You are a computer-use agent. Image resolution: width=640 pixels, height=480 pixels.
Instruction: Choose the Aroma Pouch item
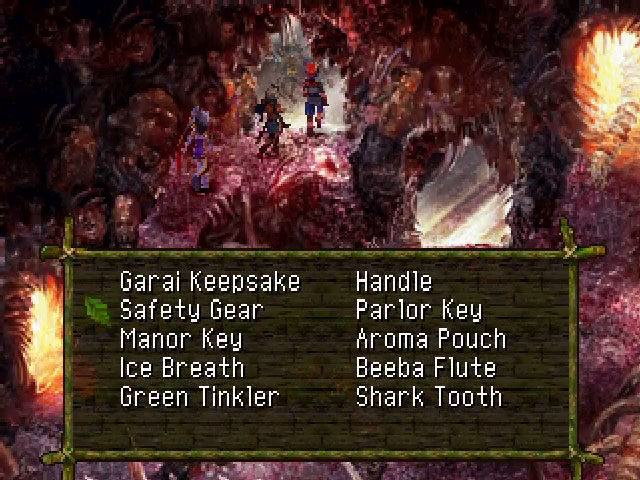pyautogui.click(x=431, y=339)
